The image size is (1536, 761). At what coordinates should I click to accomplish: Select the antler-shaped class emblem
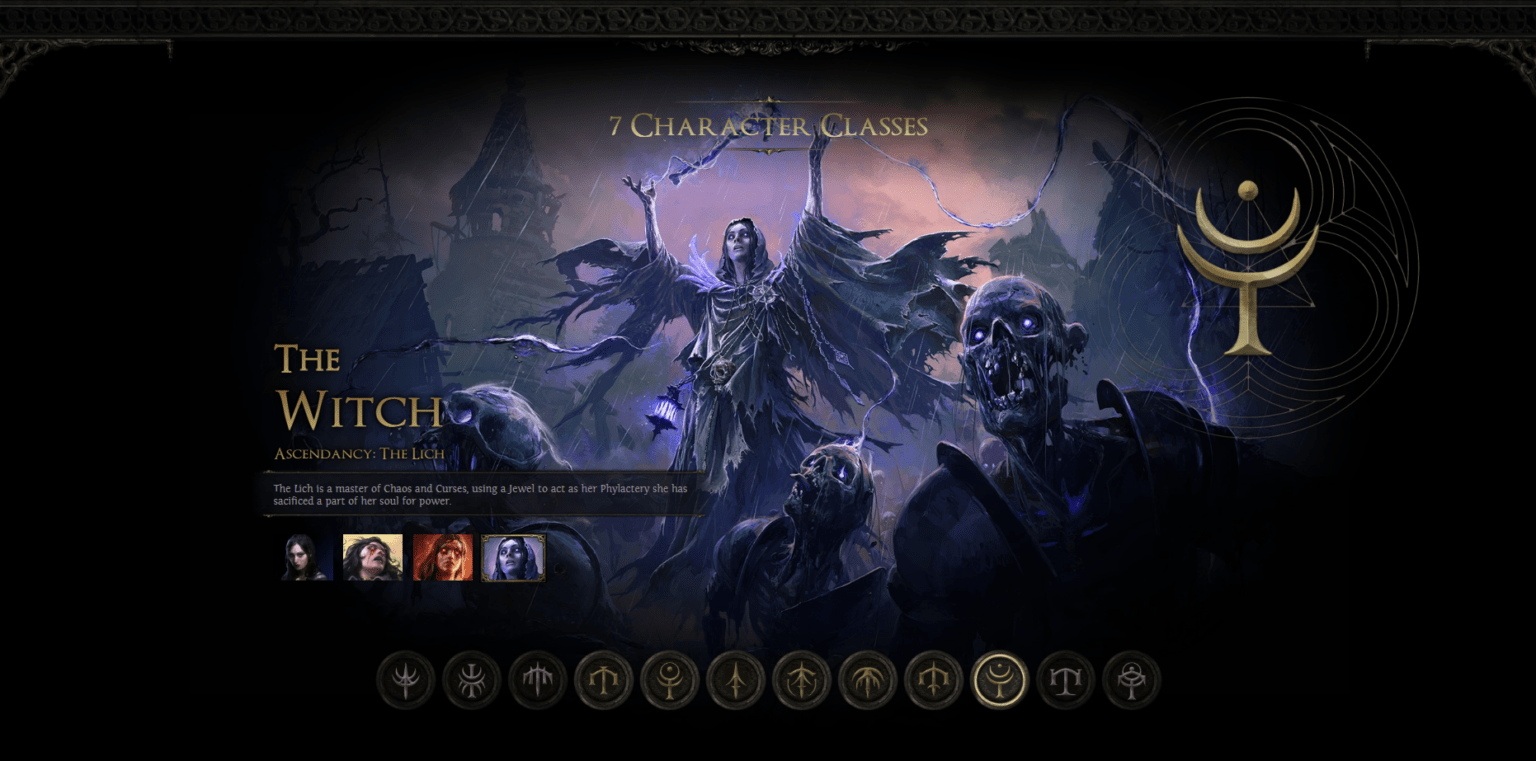[867, 679]
